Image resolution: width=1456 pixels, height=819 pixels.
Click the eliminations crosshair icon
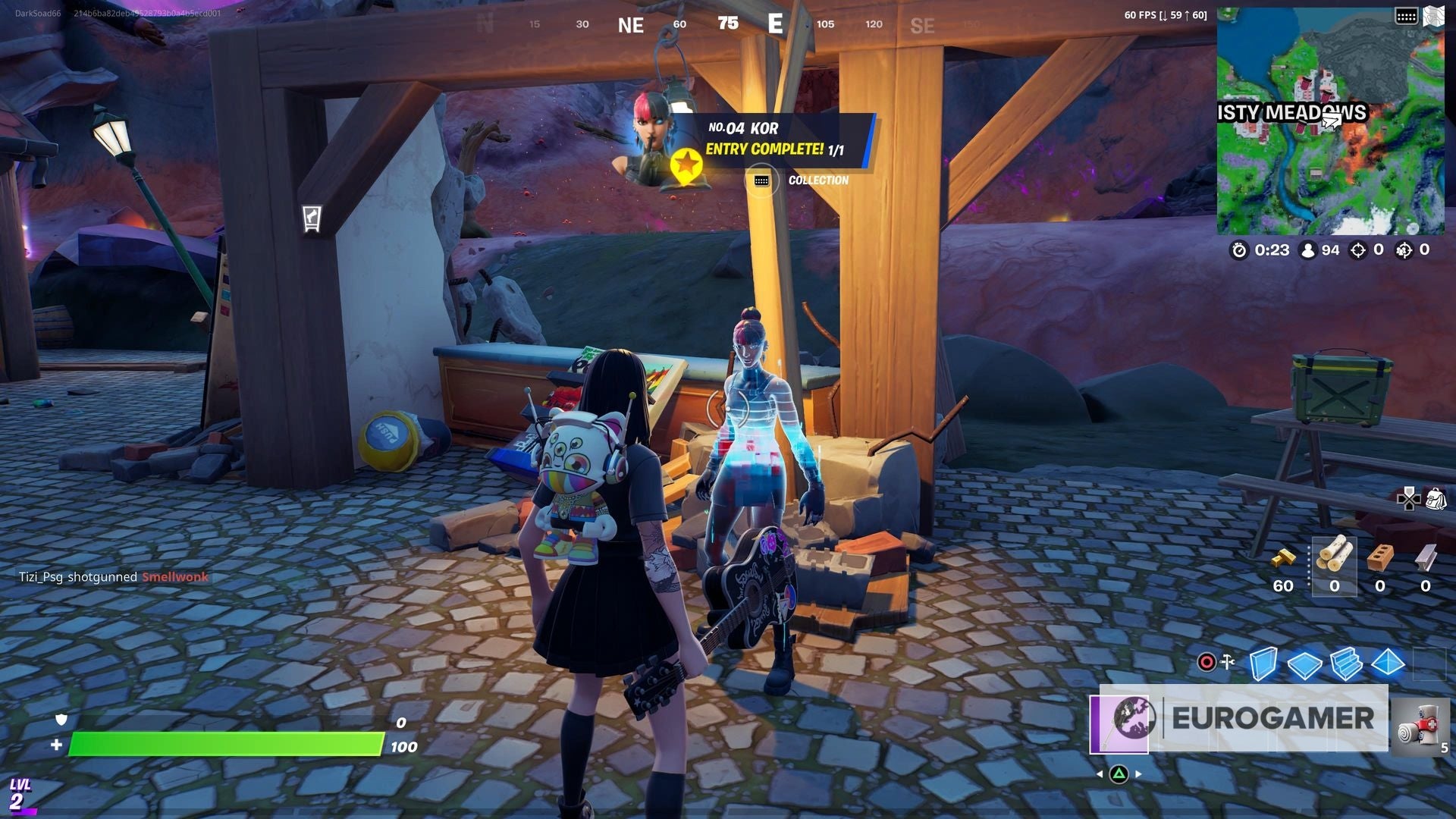coord(1357,251)
